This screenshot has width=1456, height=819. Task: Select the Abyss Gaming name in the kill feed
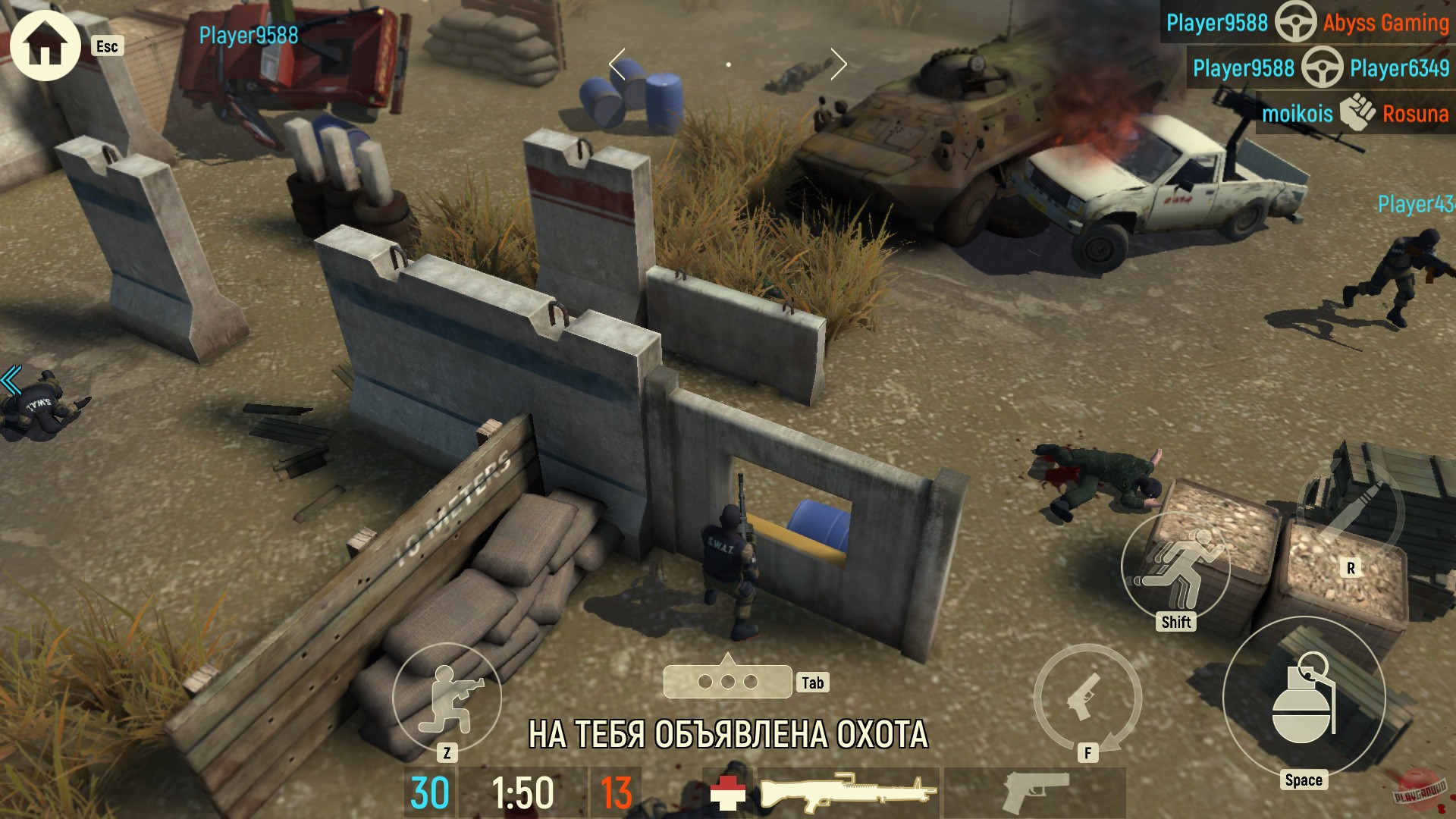[1388, 24]
